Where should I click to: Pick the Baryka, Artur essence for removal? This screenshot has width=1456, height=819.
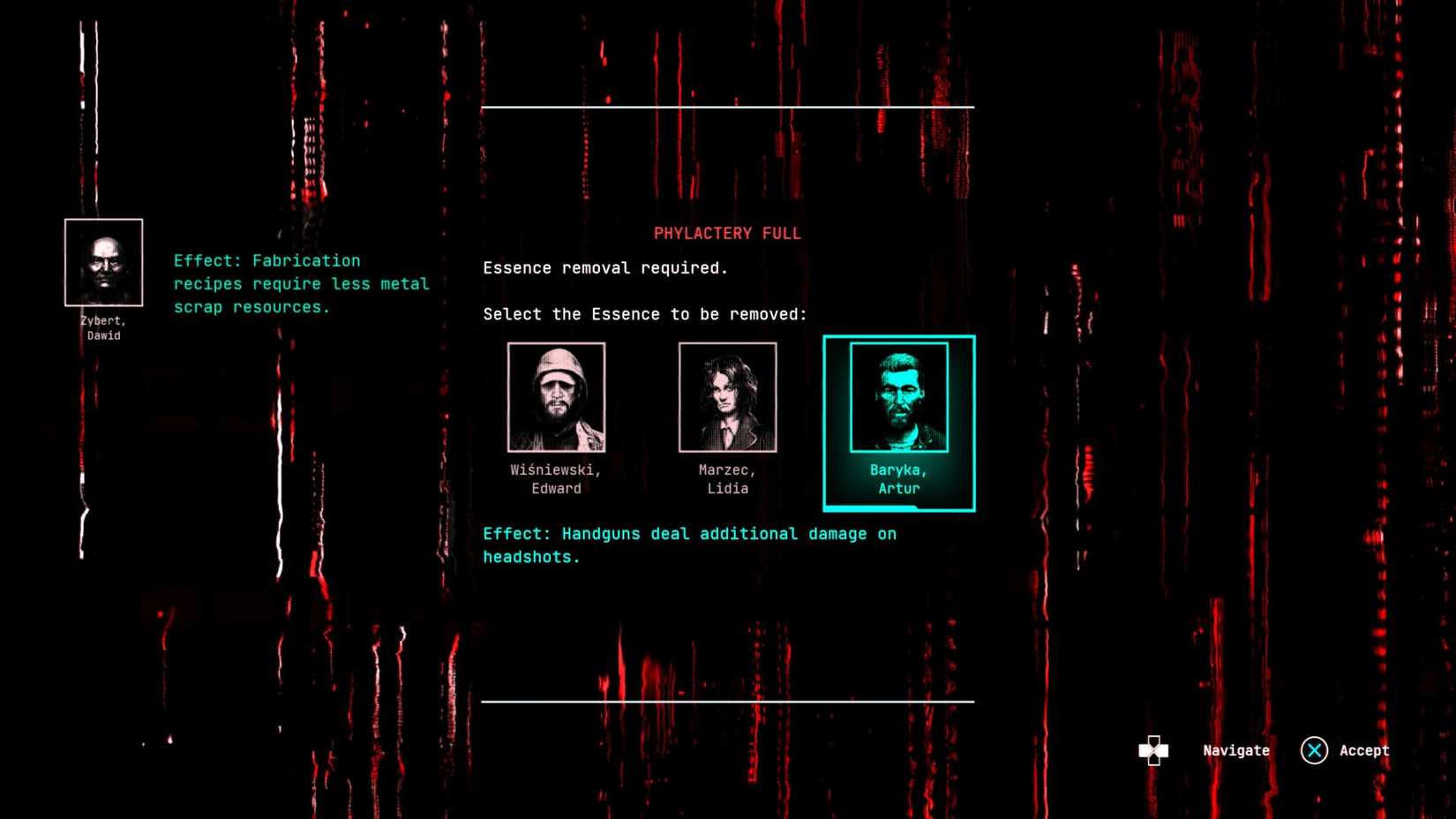[x=898, y=398]
